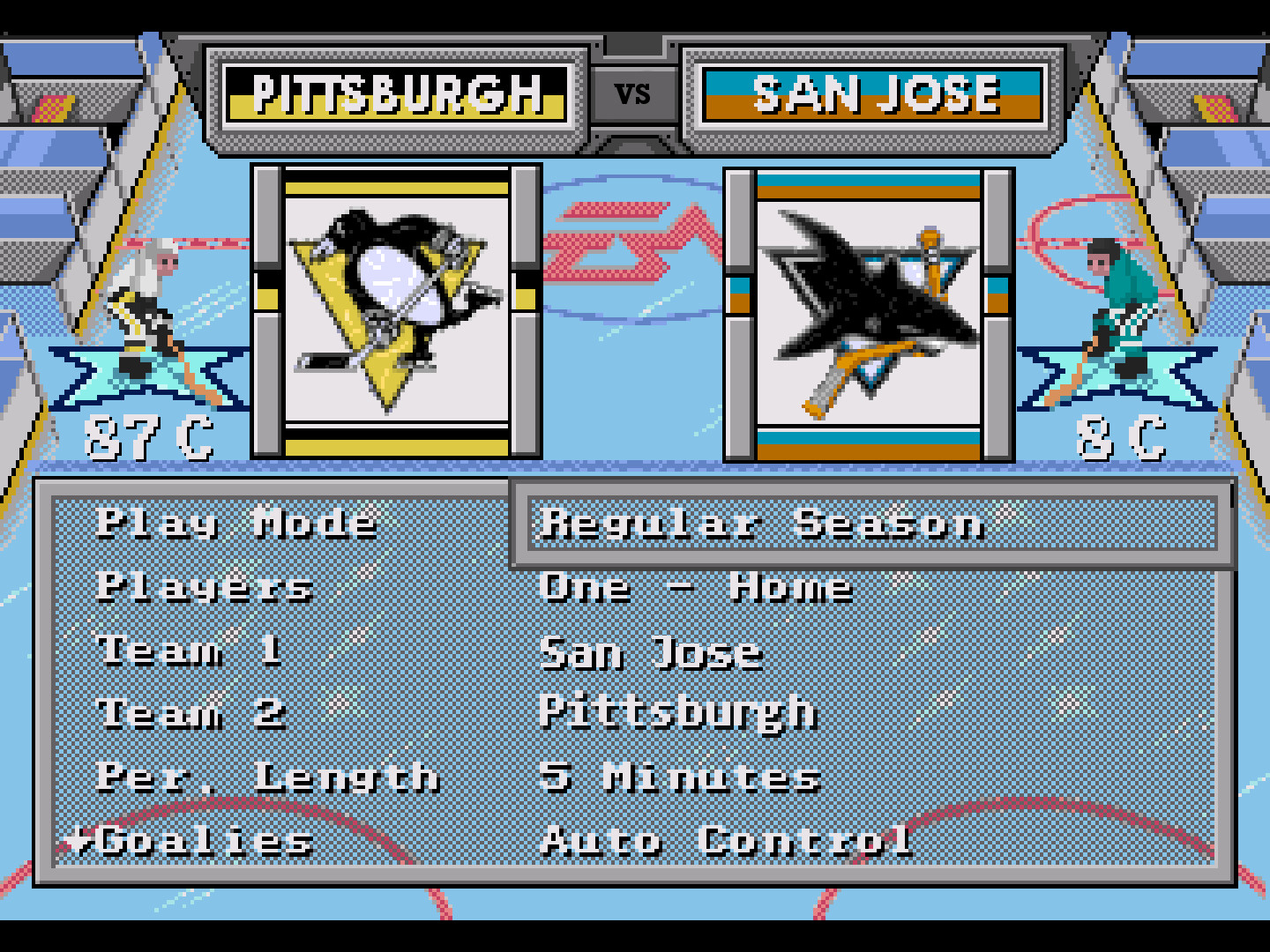Change Team 1 from San Jose
The height and width of the screenshot is (952, 1270).
(x=651, y=653)
